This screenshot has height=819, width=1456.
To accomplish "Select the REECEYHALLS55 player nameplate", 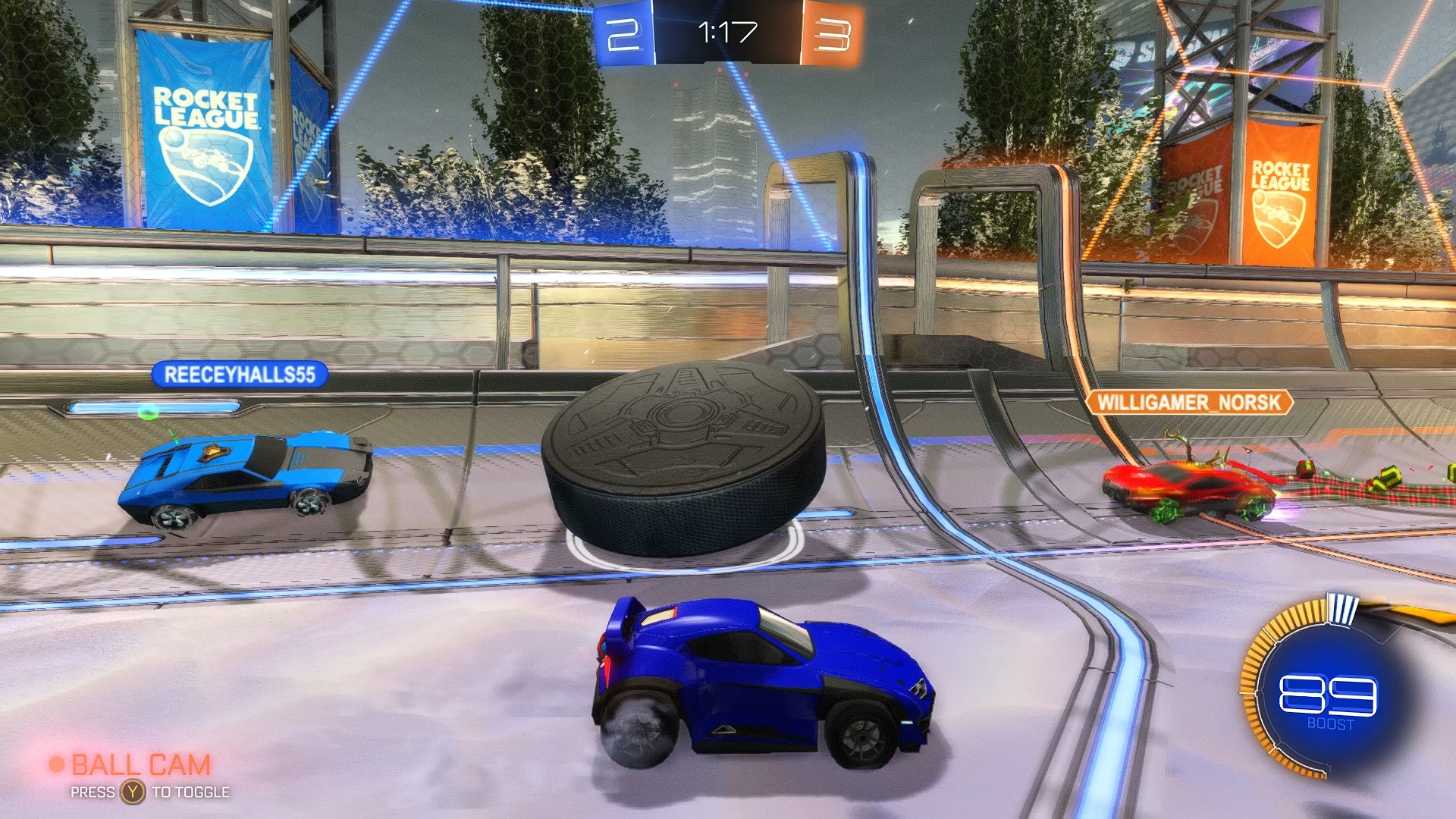I will point(240,375).
